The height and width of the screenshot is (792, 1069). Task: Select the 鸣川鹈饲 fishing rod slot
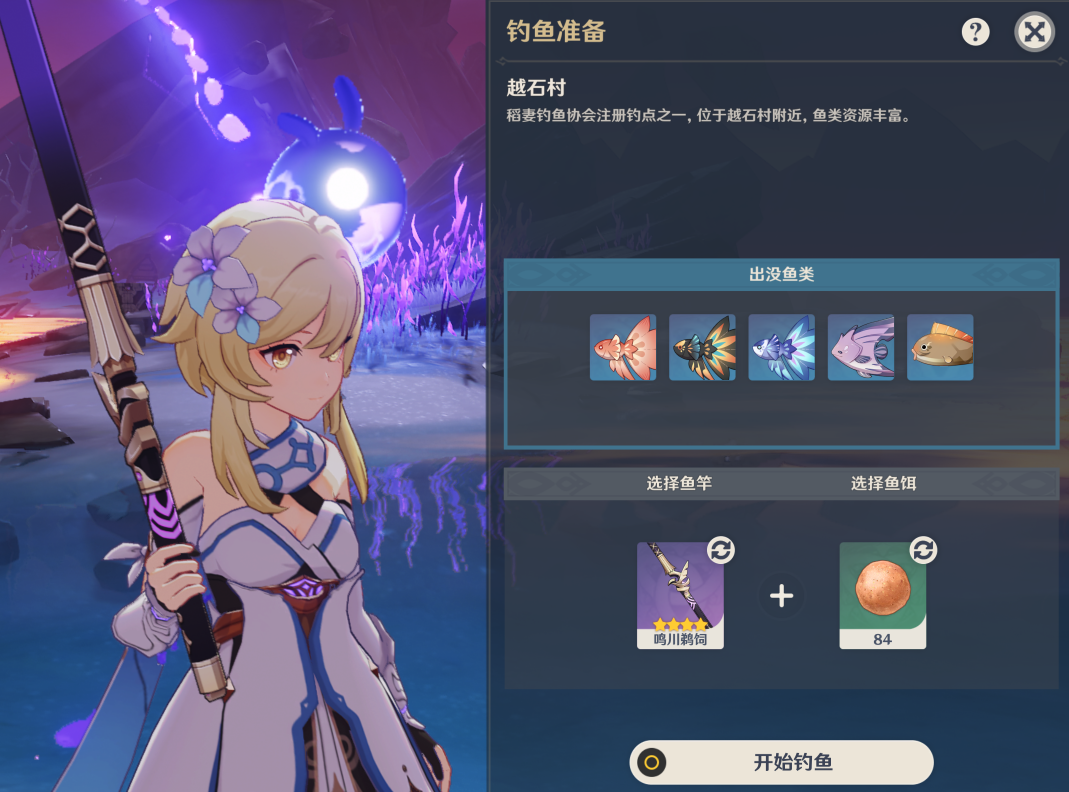[680, 595]
